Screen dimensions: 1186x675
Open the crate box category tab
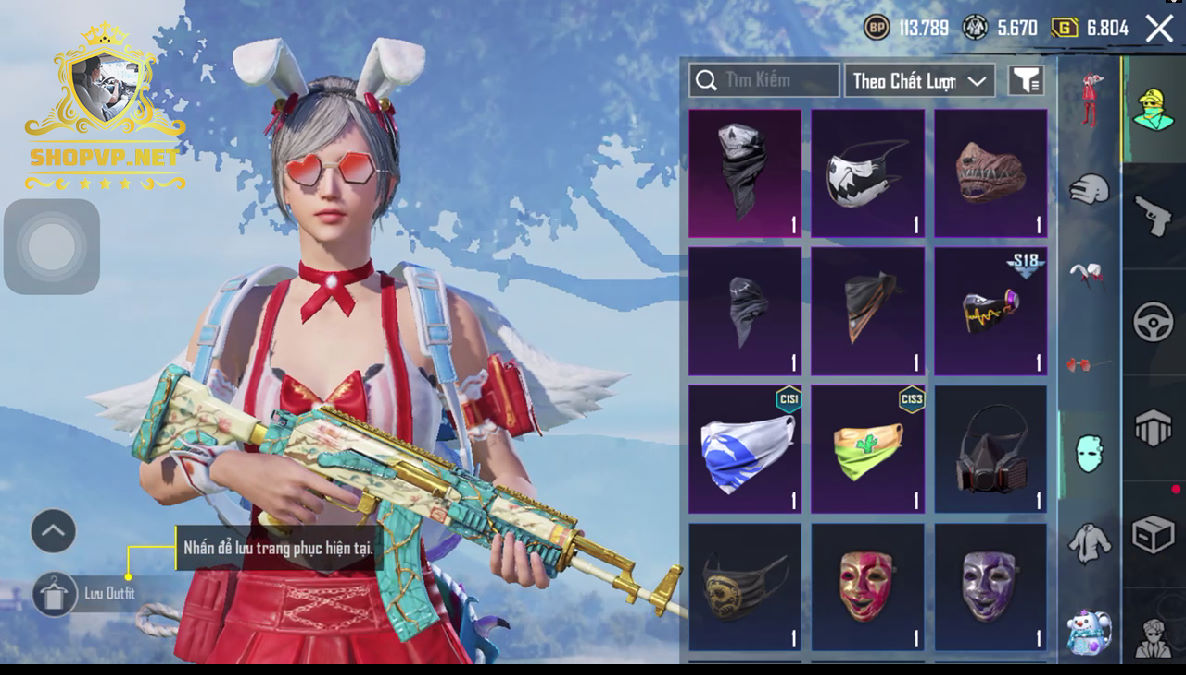[x=1153, y=536]
